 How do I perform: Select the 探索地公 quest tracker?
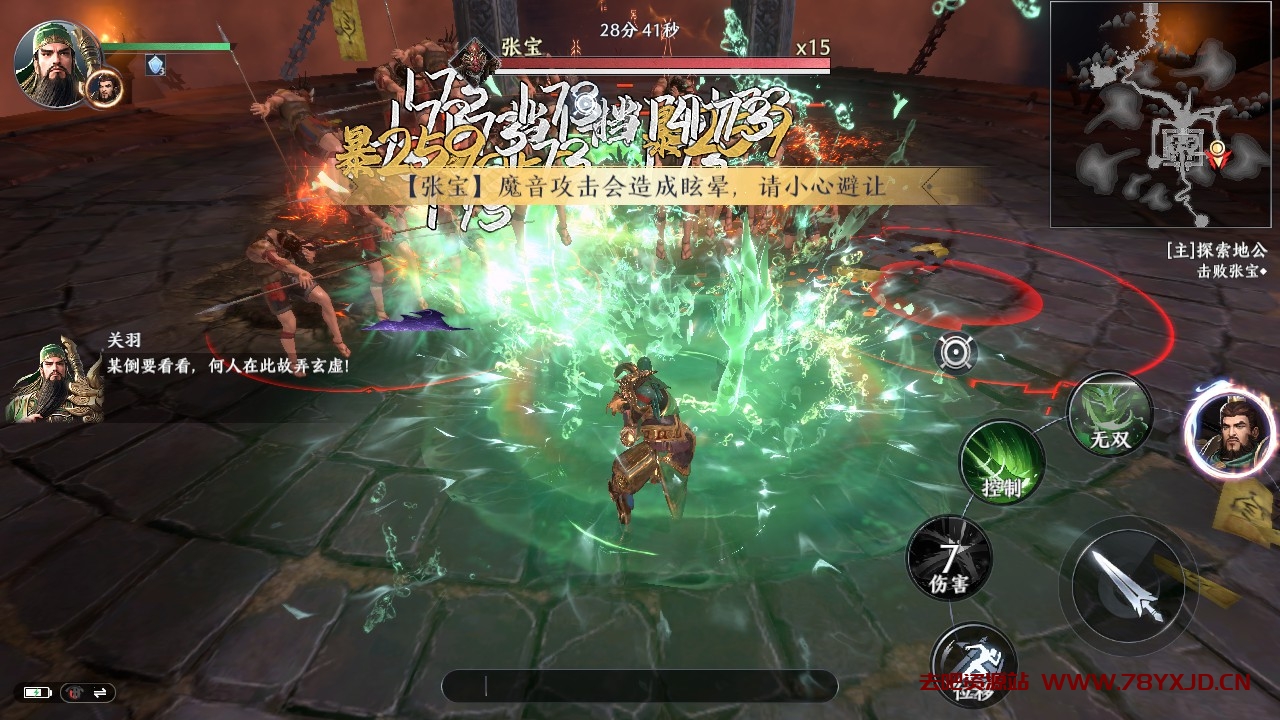tap(1216, 251)
